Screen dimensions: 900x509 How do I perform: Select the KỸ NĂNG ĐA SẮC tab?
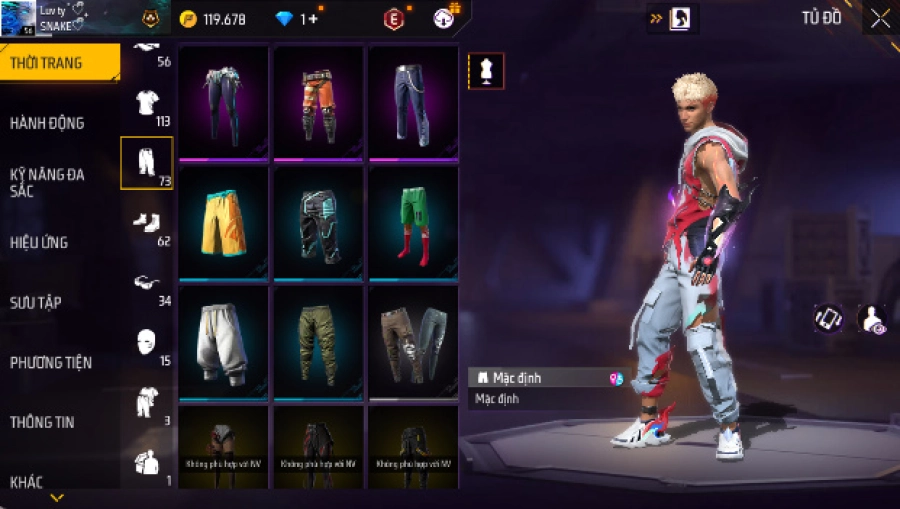(47, 182)
